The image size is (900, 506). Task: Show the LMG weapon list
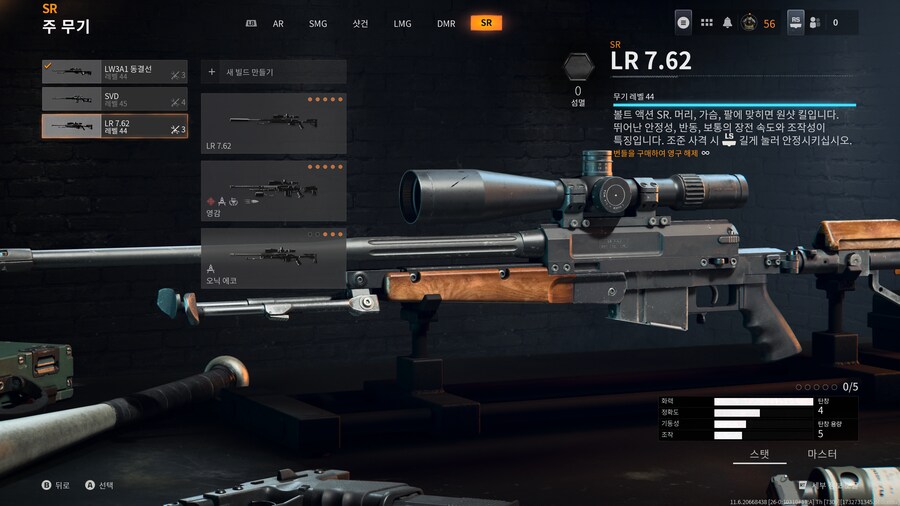click(x=403, y=23)
